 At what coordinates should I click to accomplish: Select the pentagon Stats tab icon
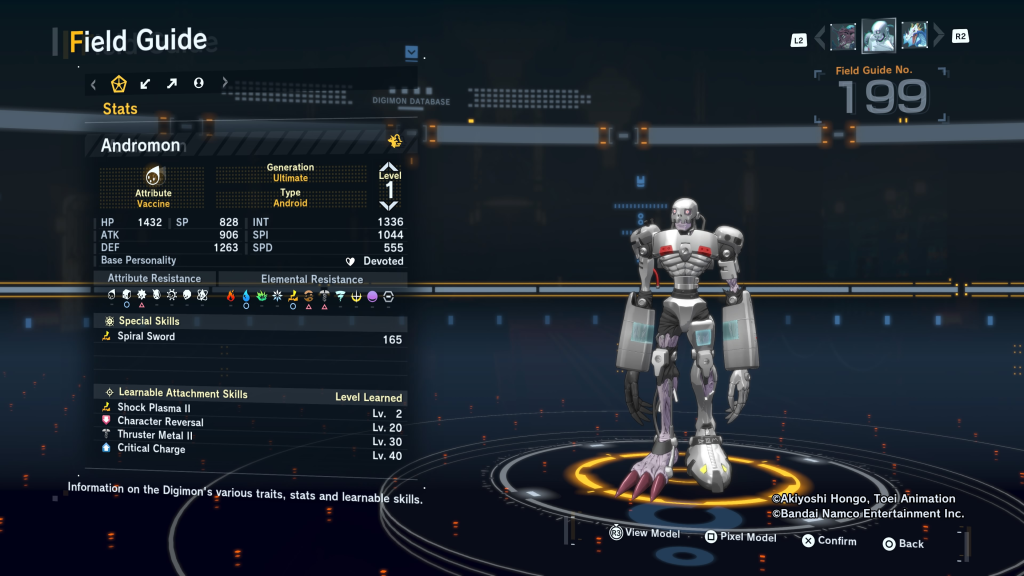click(119, 83)
